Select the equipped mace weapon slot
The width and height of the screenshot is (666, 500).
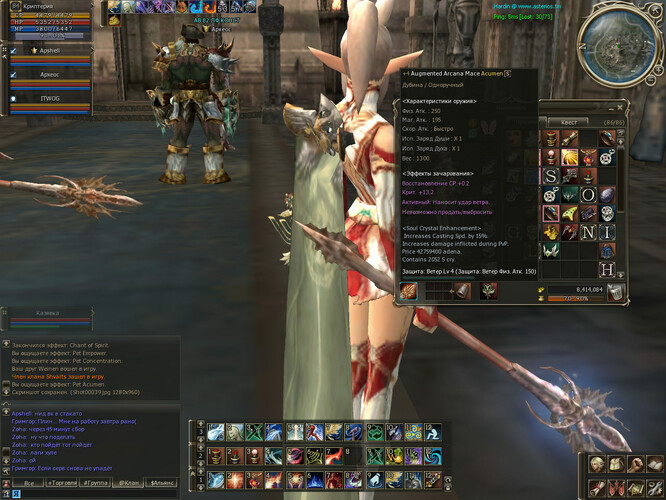[x=409, y=291]
